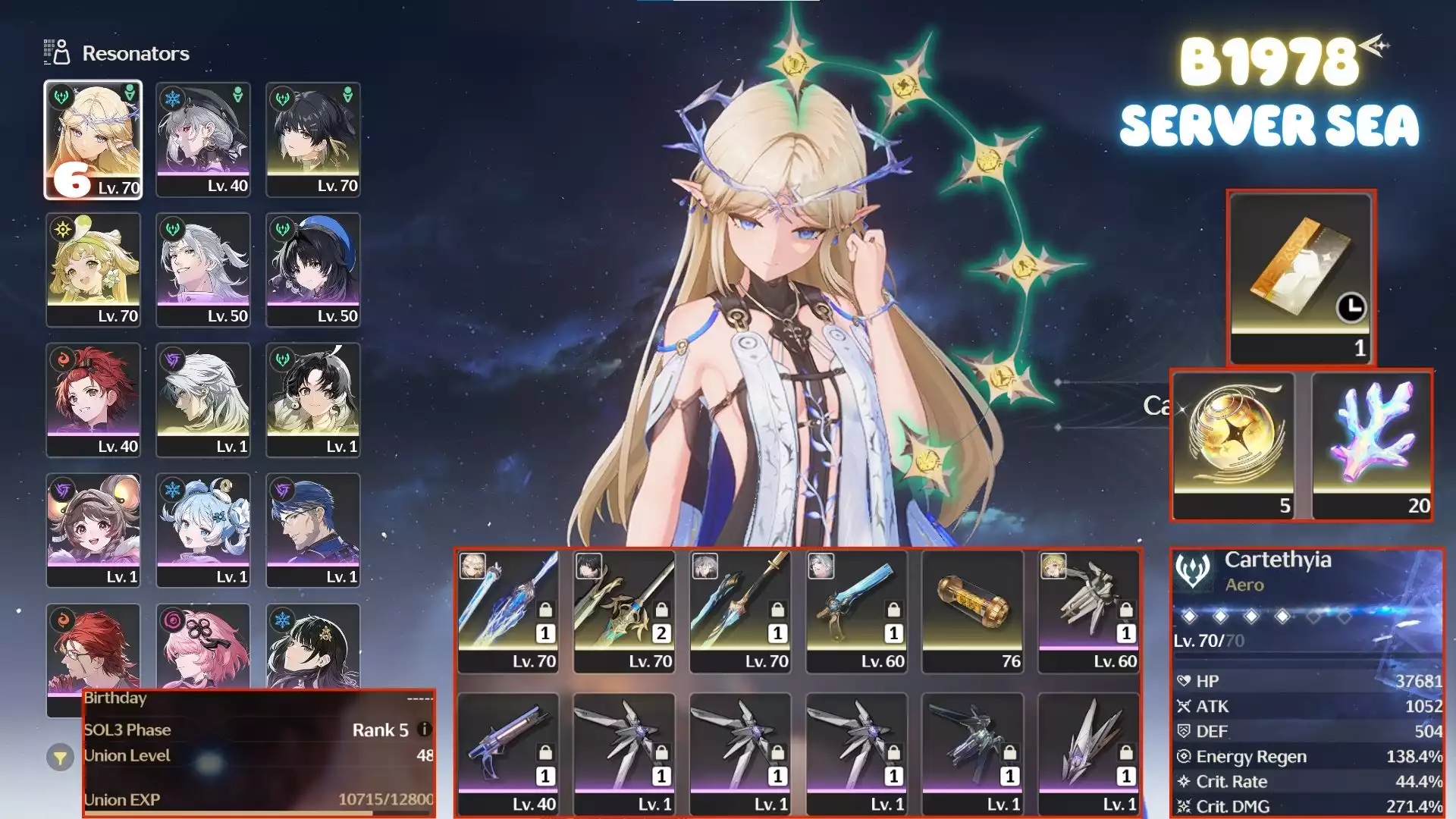Choose the yellow-haired girl with flower portrait

pos(93,270)
